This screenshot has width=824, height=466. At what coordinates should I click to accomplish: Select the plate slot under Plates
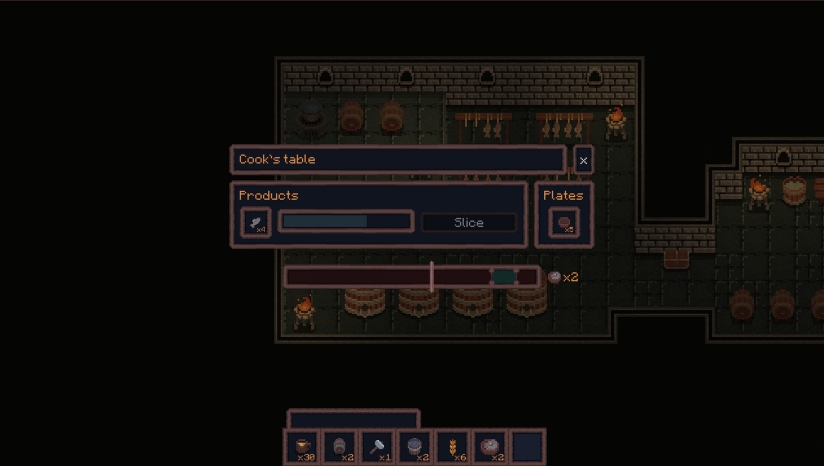564,223
